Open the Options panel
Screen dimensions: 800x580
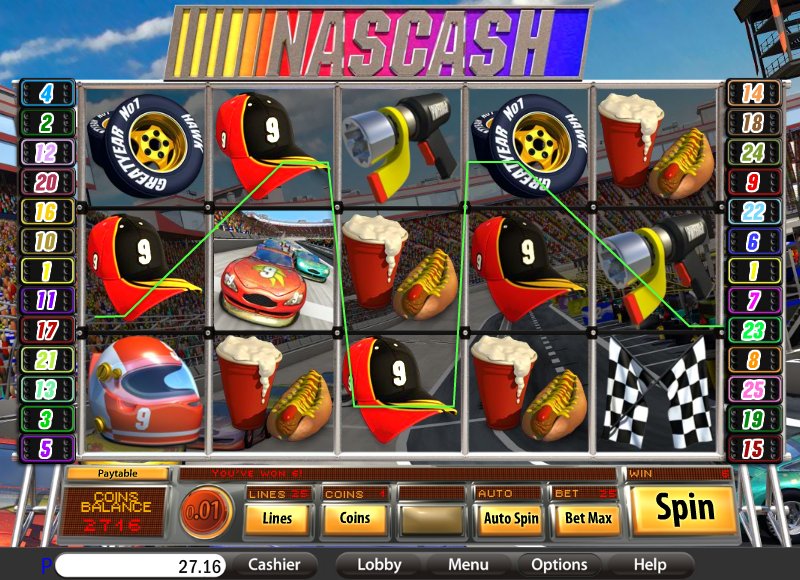pos(559,565)
